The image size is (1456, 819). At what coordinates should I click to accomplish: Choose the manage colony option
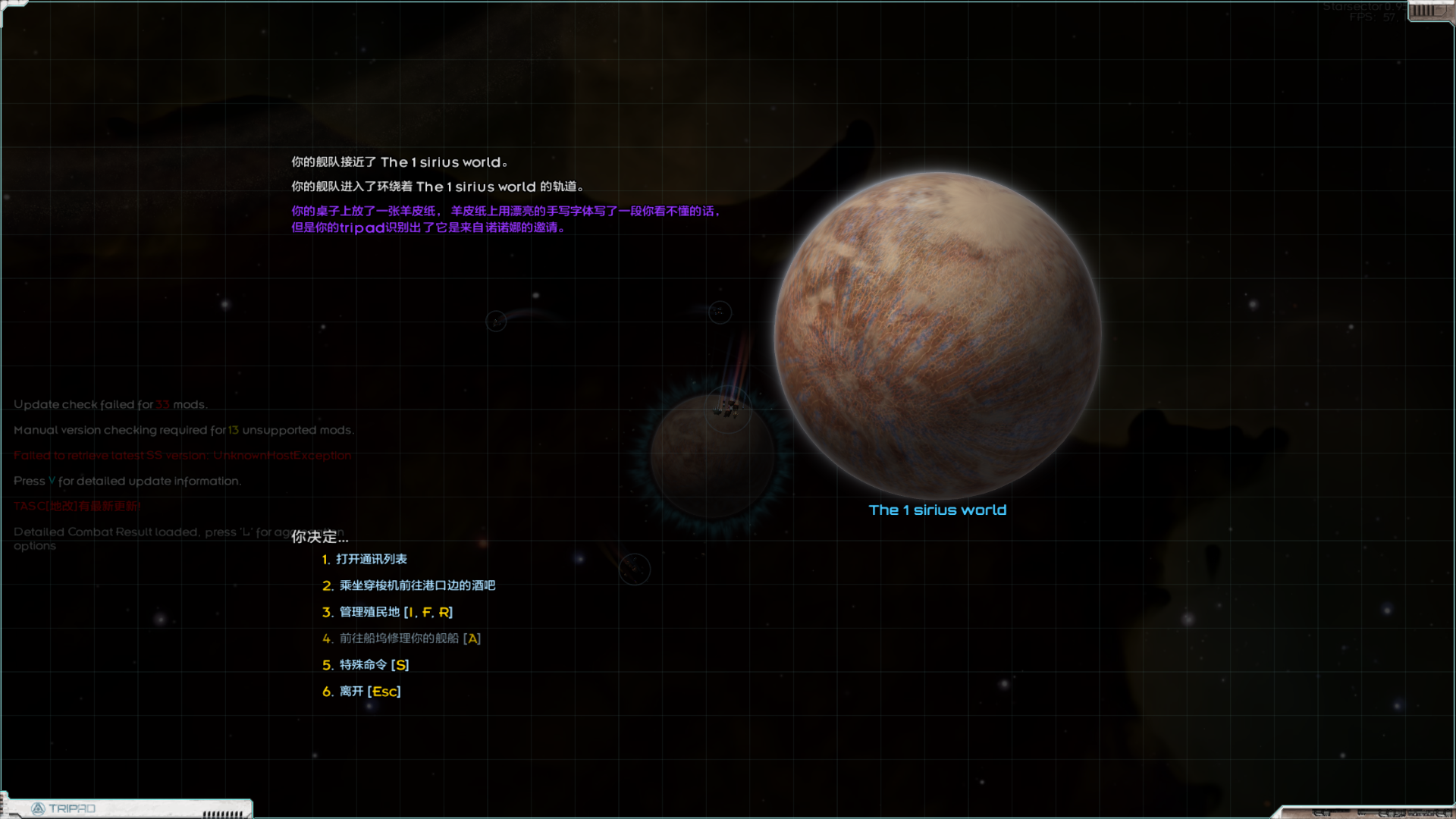395,612
